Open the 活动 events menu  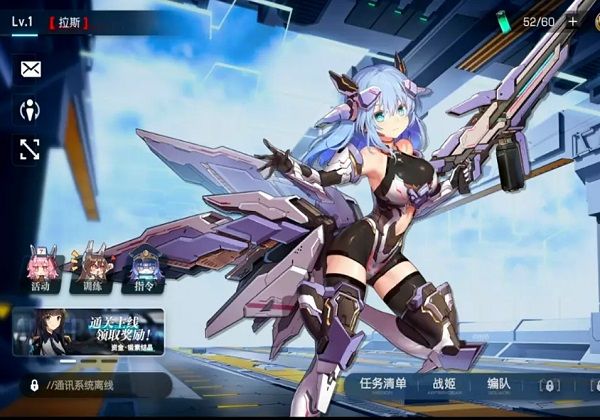[40, 271]
